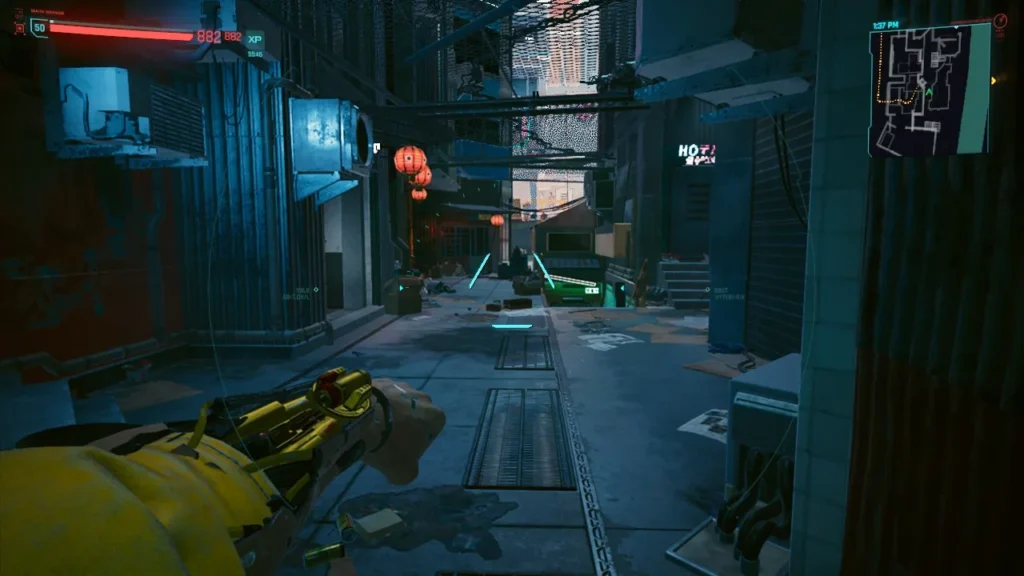Select the red compass icon above the minimap
Viewport: 1024px width, 576px height.
tap(1000, 20)
